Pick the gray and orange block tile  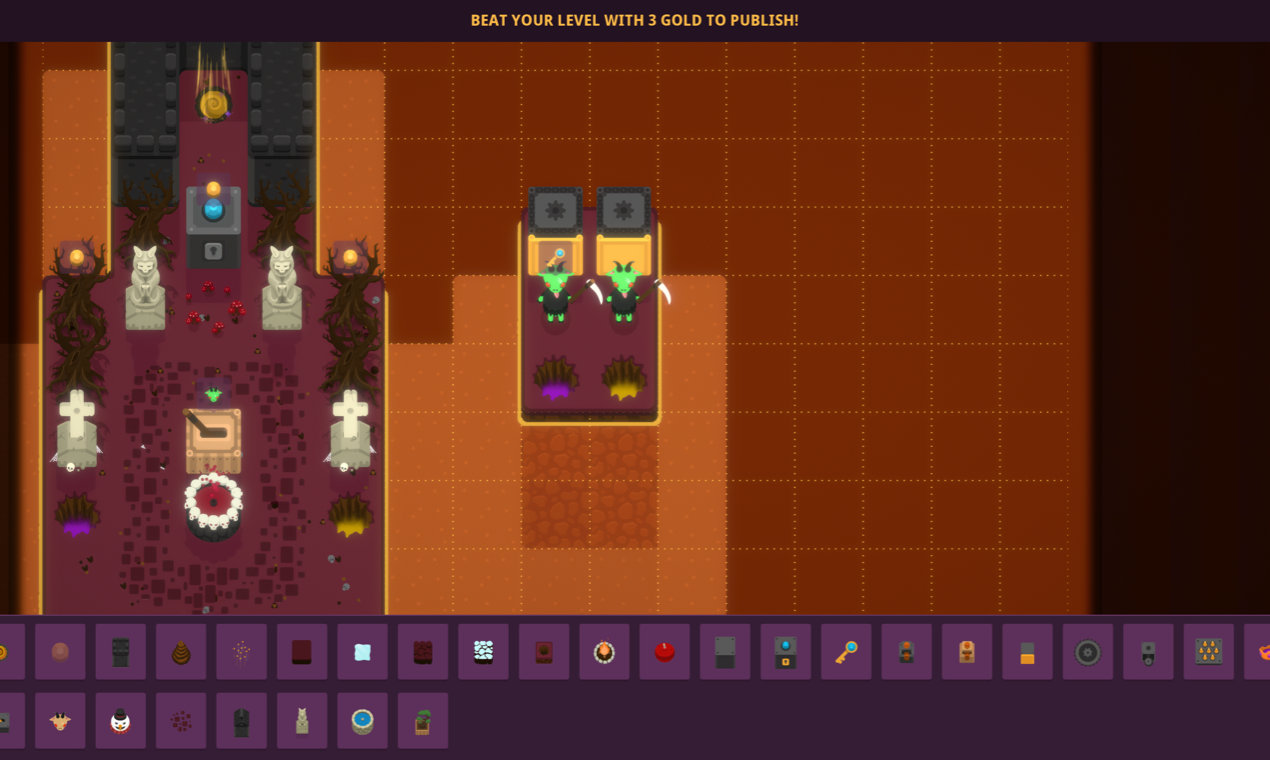[1027, 652]
